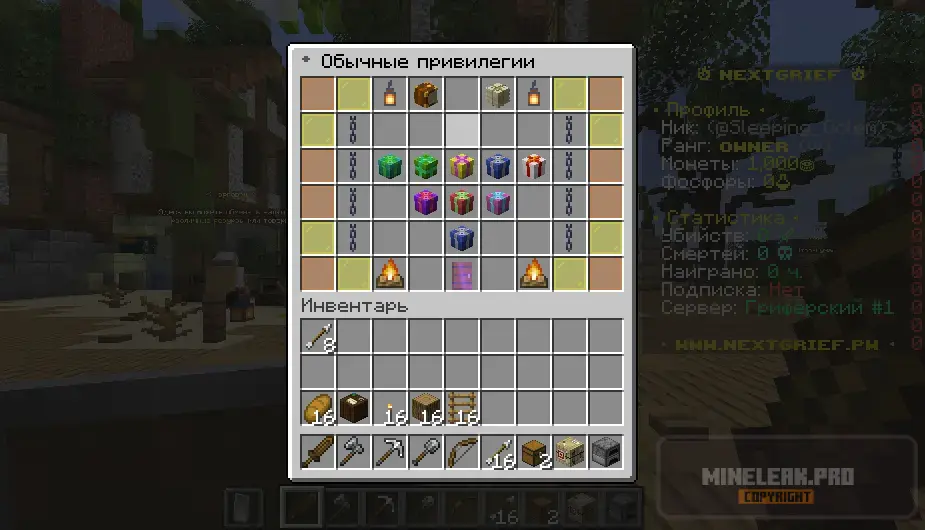Choose the yellow gift box with pink ribbon

462,165
